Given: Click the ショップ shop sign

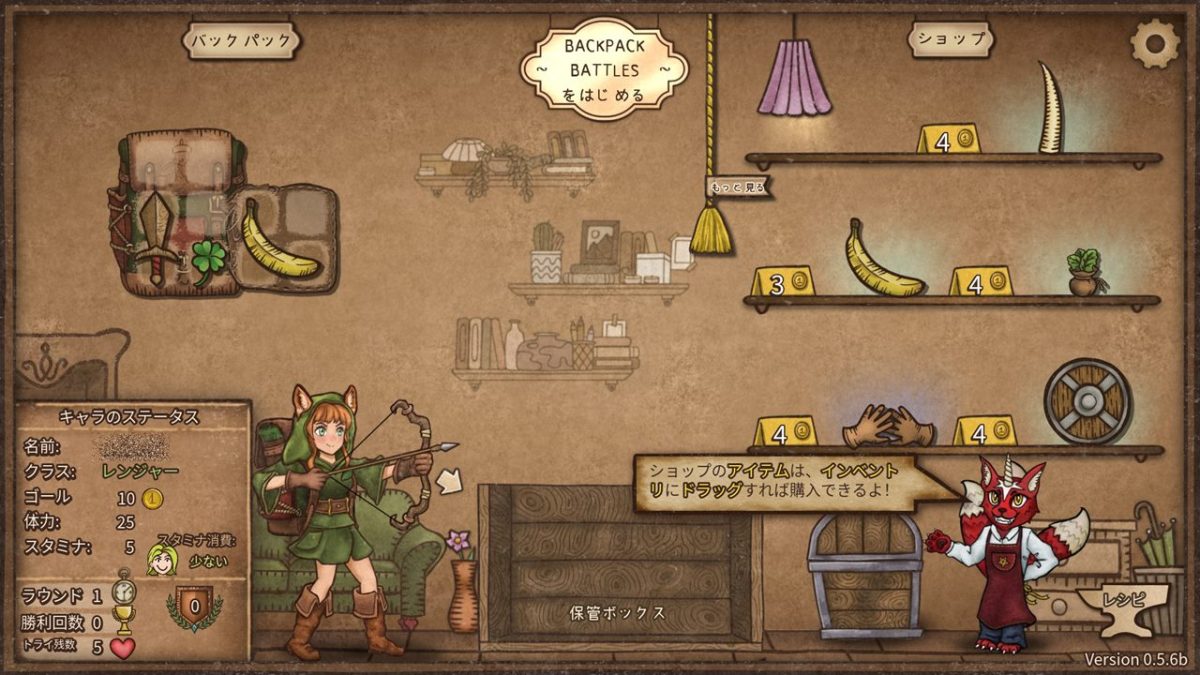Looking at the screenshot, I should pos(951,40).
